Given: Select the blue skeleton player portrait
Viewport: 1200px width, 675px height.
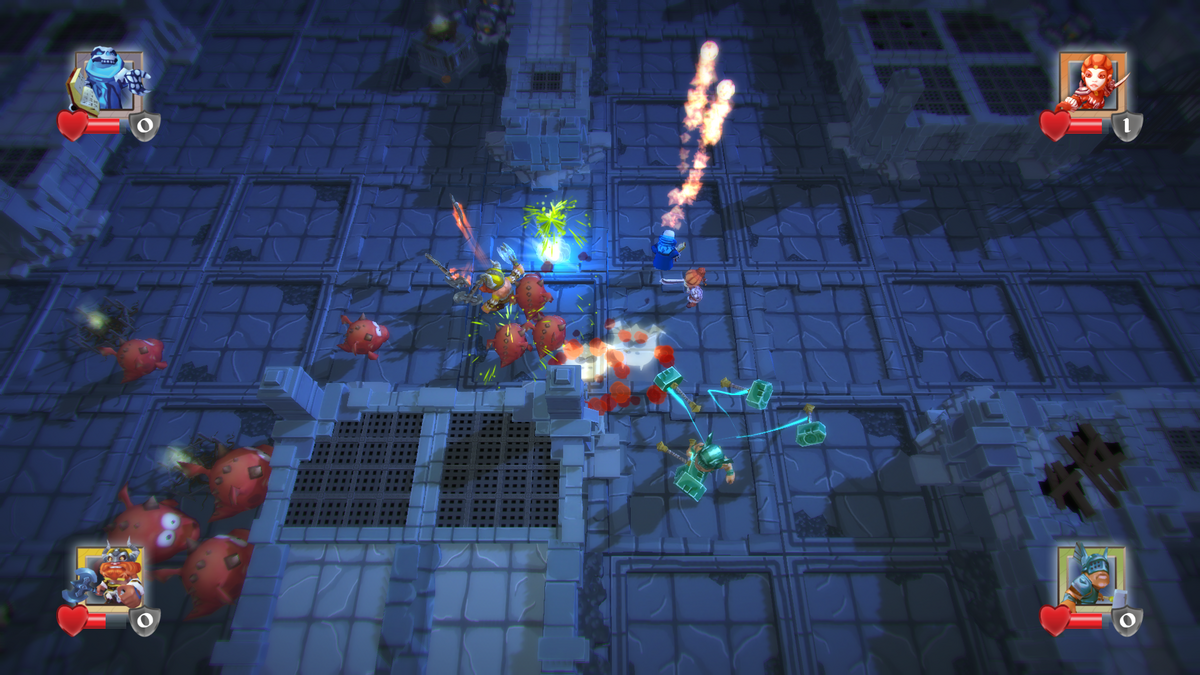Looking at the screenshot, I should pyautogui.click(x=107, y=80).
